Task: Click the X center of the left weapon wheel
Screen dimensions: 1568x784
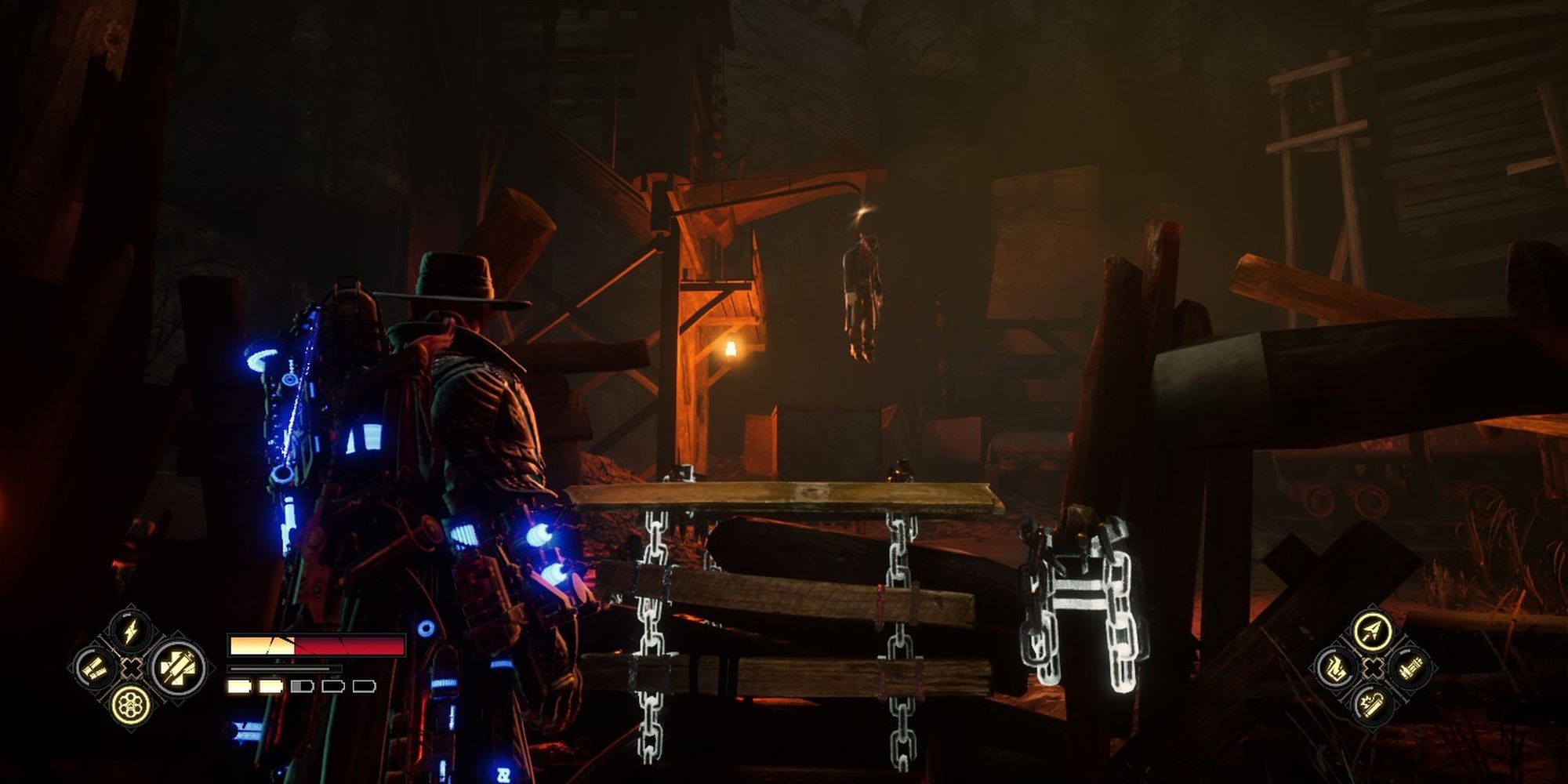Action: (132, 667)
